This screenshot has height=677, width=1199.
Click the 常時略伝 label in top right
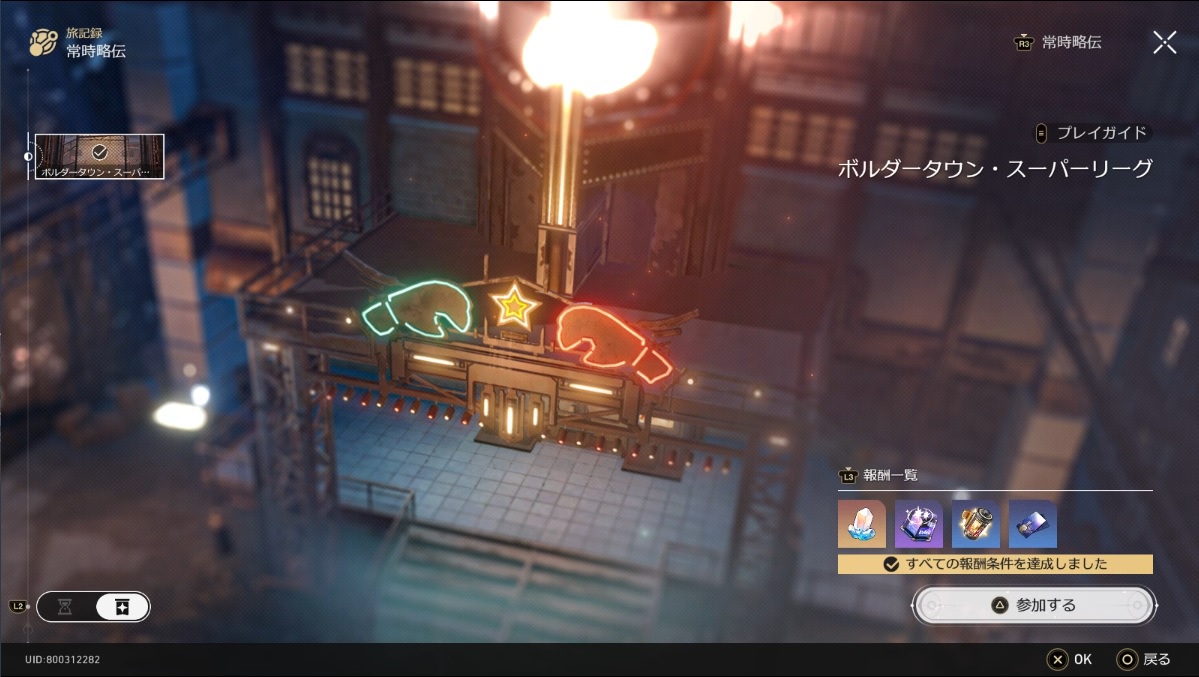(x=1070, y=43)
